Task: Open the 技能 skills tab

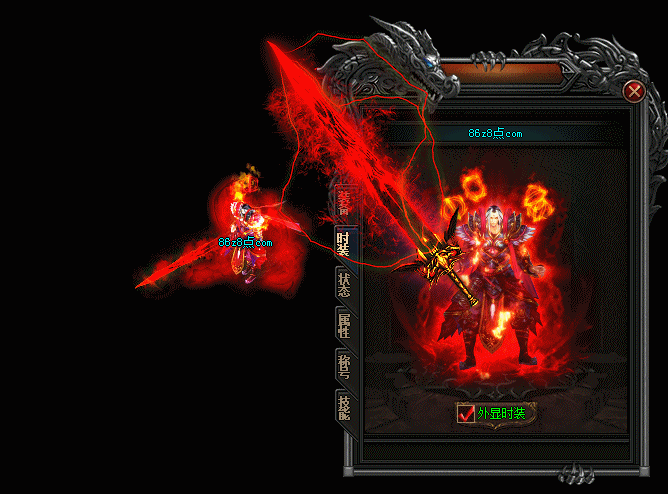Action: [344, 408]
